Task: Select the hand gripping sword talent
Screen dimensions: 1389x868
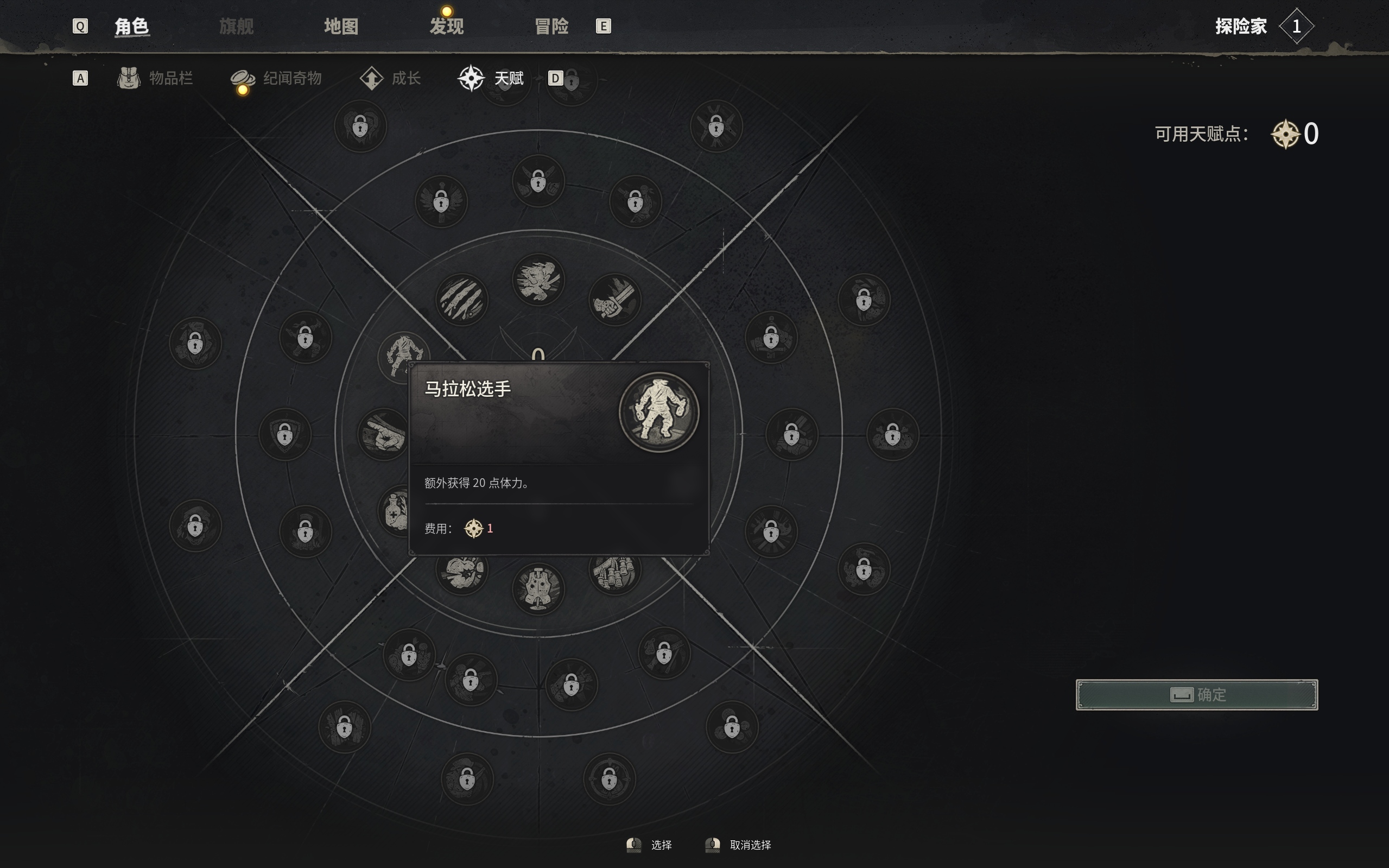Action: tap(614, 300)
